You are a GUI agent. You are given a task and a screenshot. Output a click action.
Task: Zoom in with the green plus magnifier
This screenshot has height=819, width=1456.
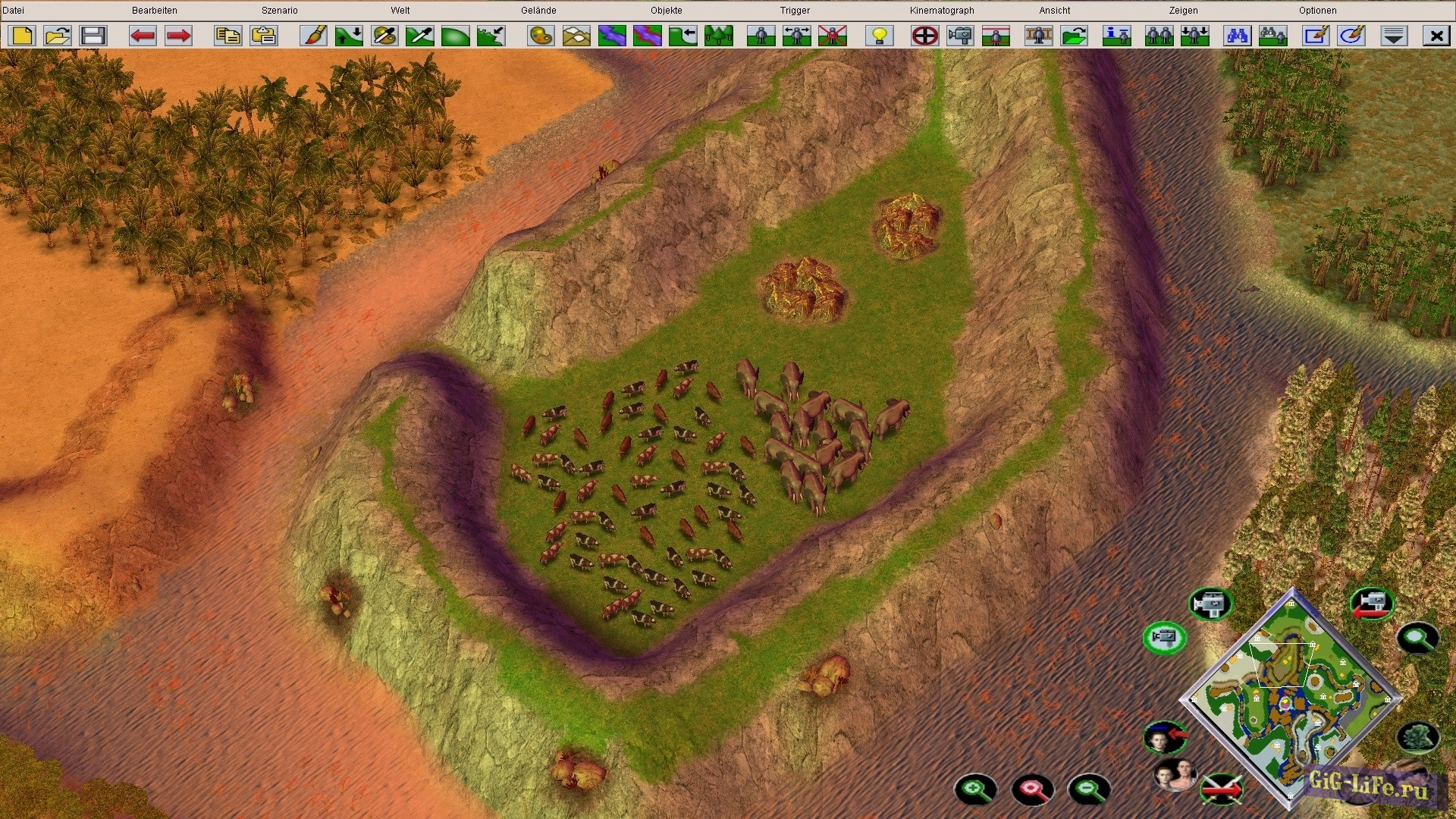click(975, 789)
